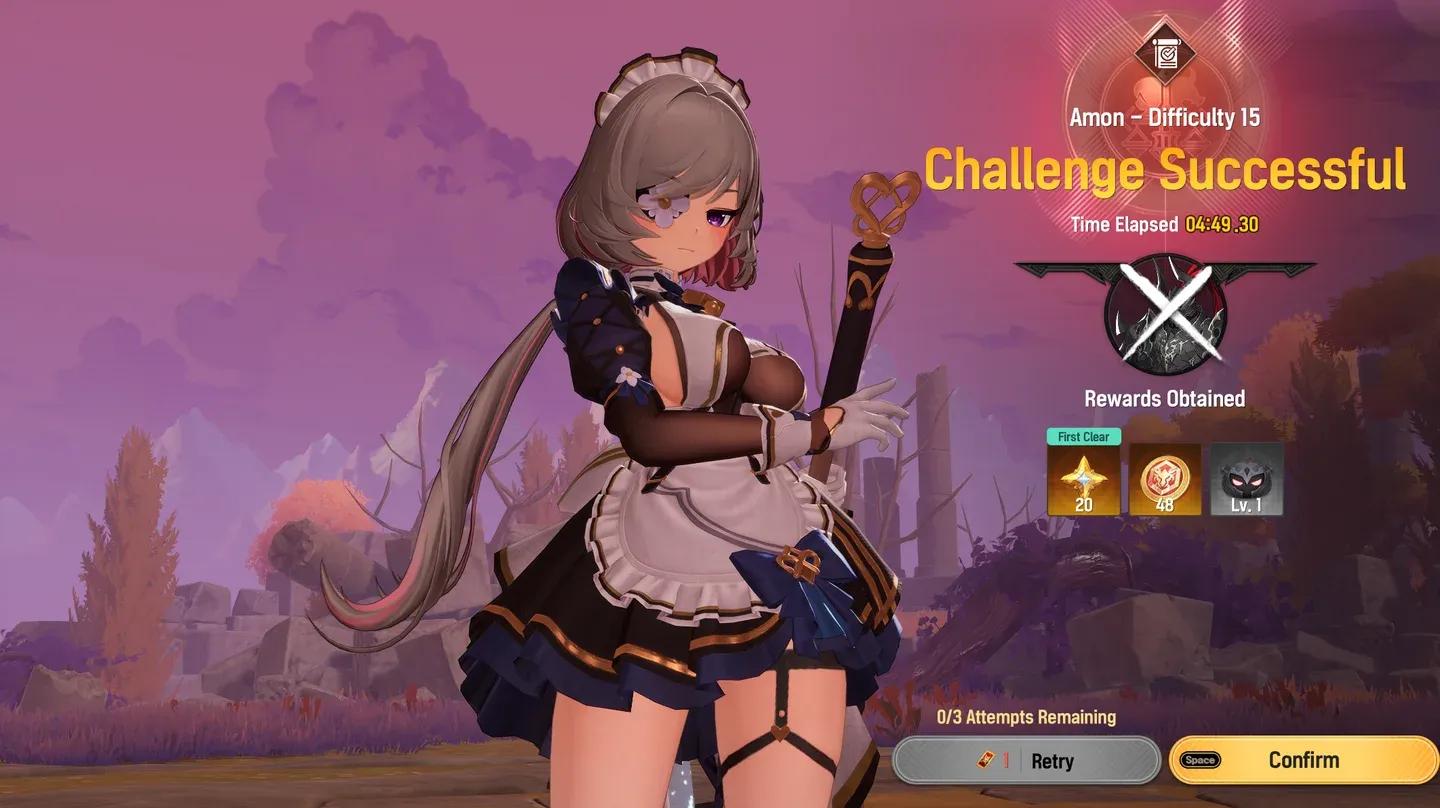The image size is (1440, 808).
Task: Click the 0/3 Attempts Remaining counter
Action: 1027,717
